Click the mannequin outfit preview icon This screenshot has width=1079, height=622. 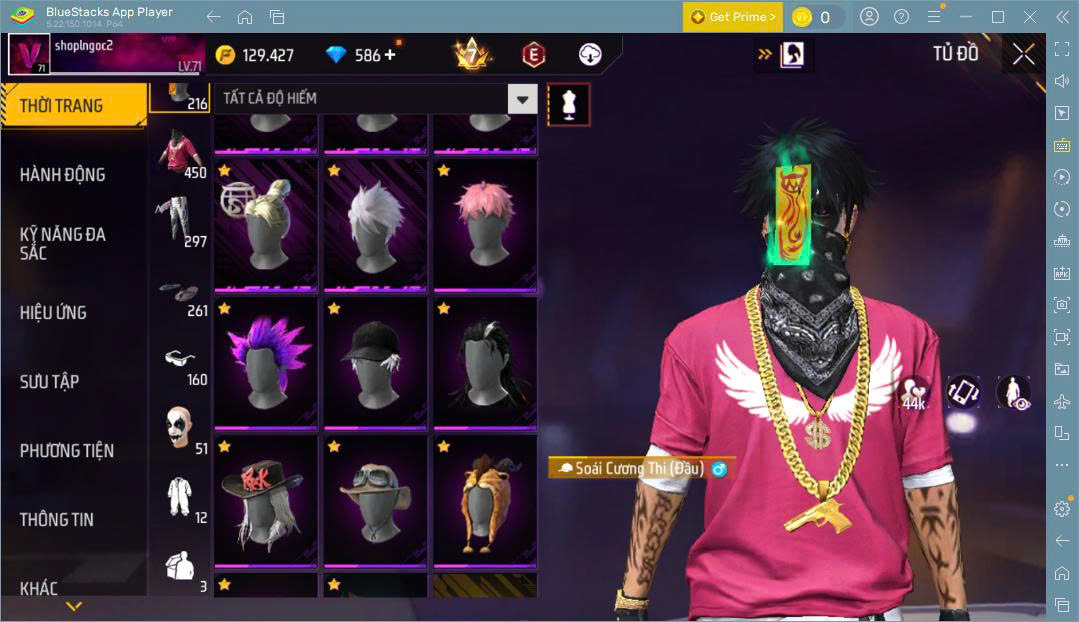[x=568, y=105]
